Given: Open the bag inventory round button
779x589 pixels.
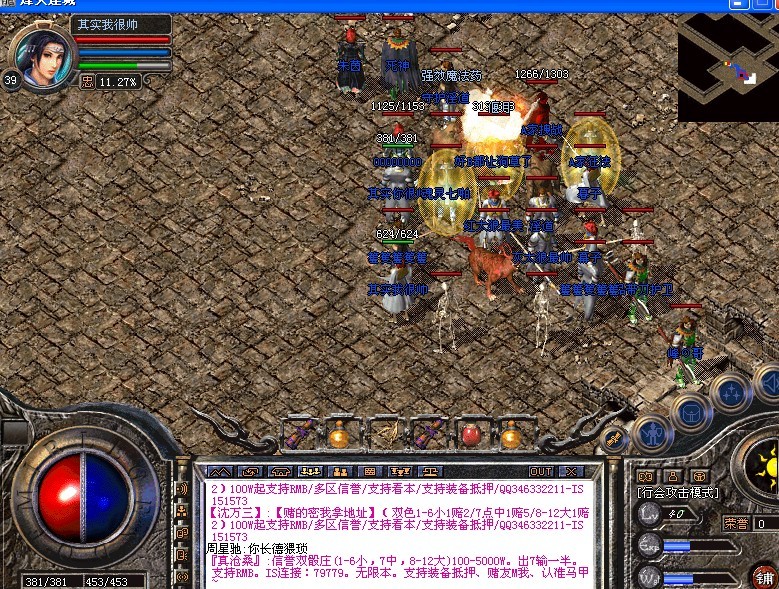Looking at the screenshot, I should (x=690, y=411).
